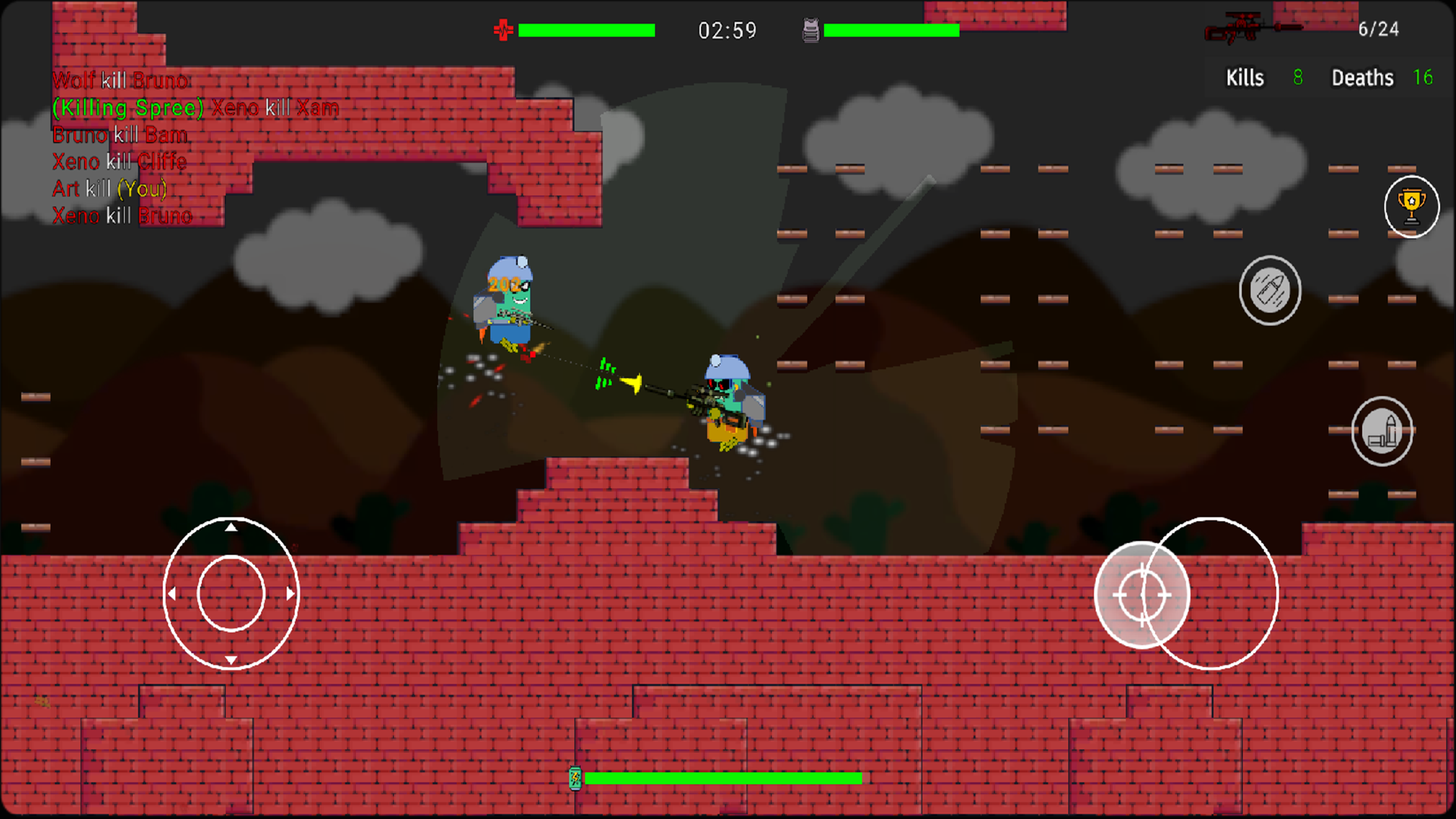
Task: Tap the single bullet fire button
Action: (1270, 290)
